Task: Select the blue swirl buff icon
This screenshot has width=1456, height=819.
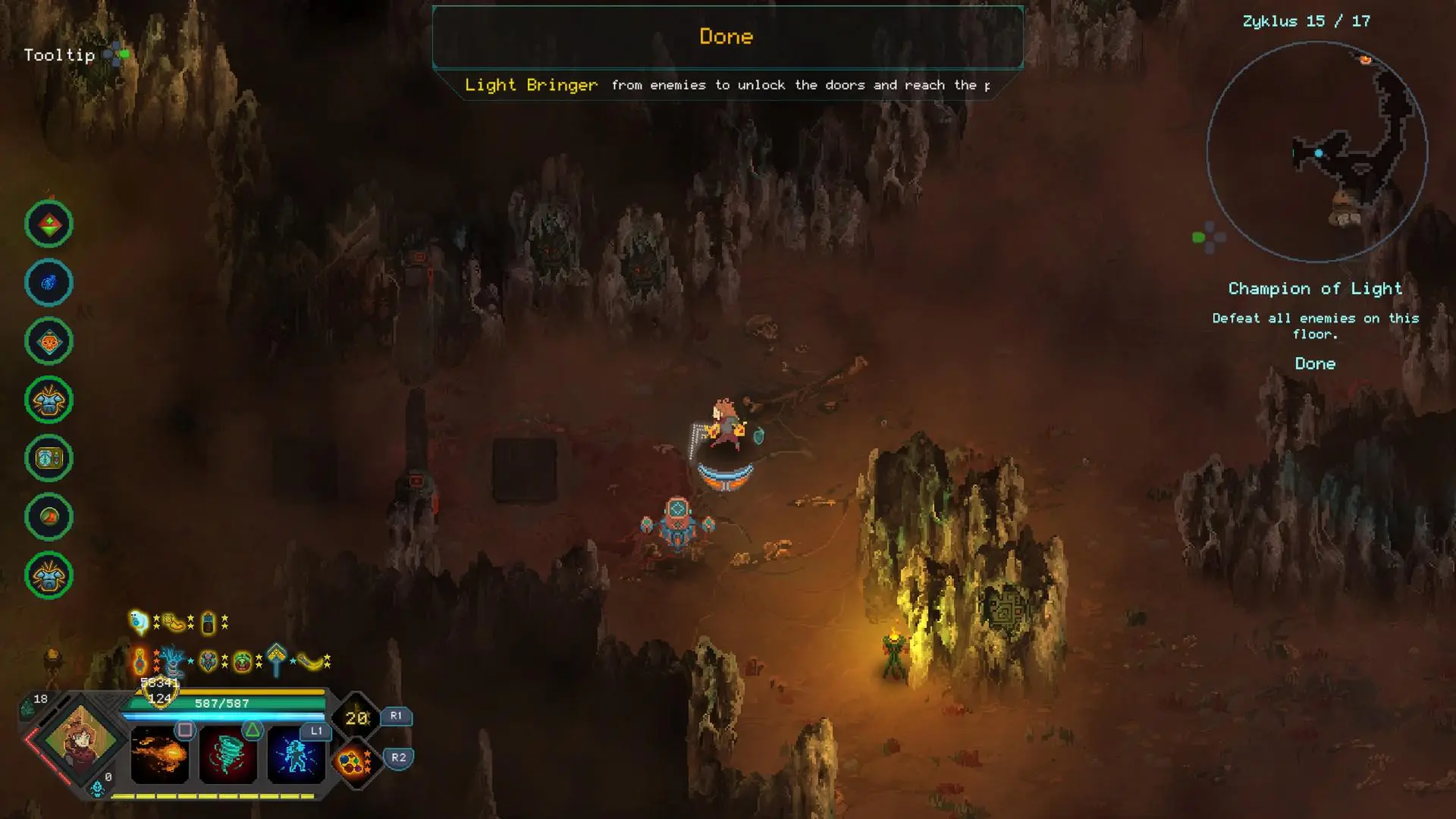Action: click(x=49, y=283)
